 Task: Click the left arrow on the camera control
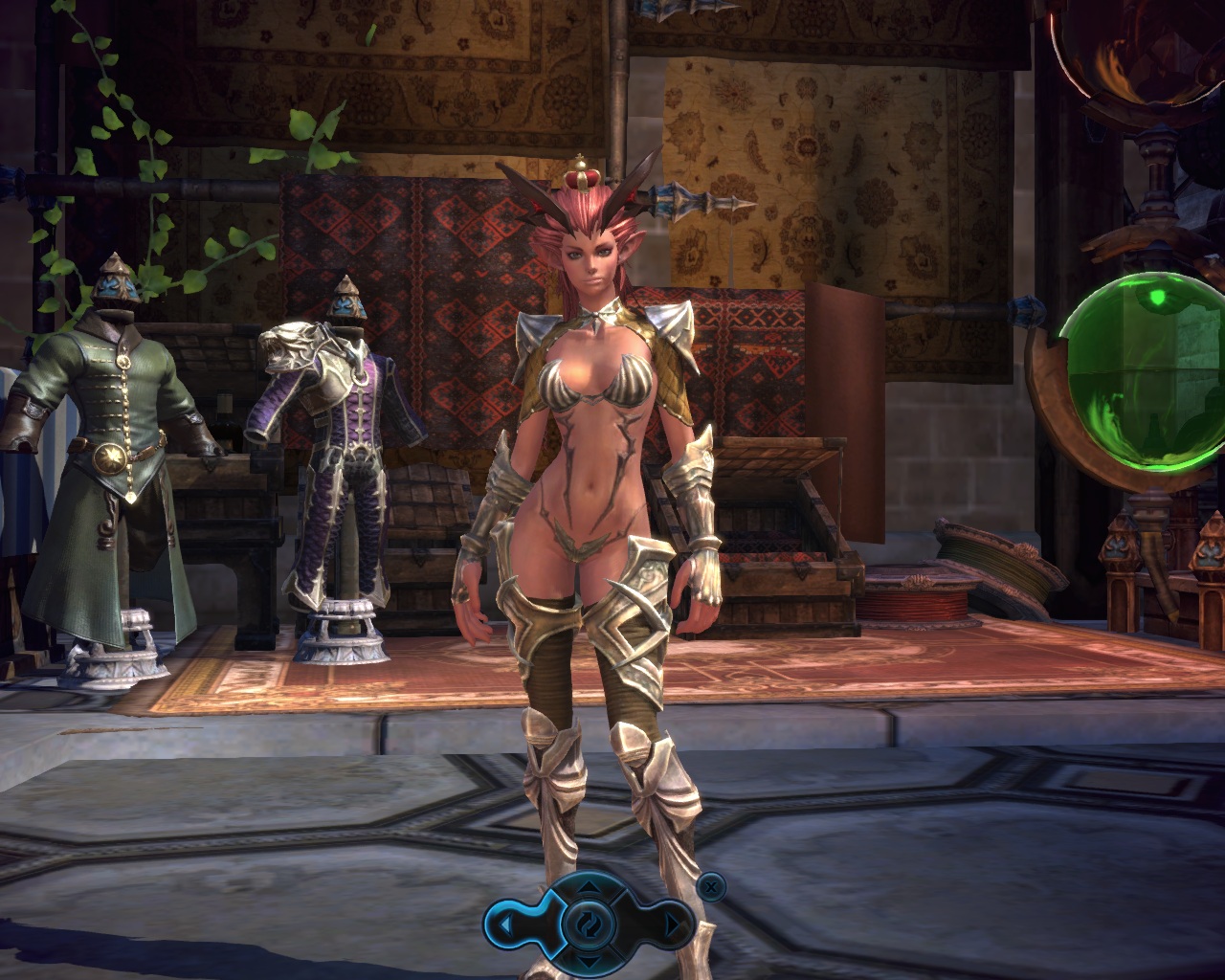pos(505,925)
